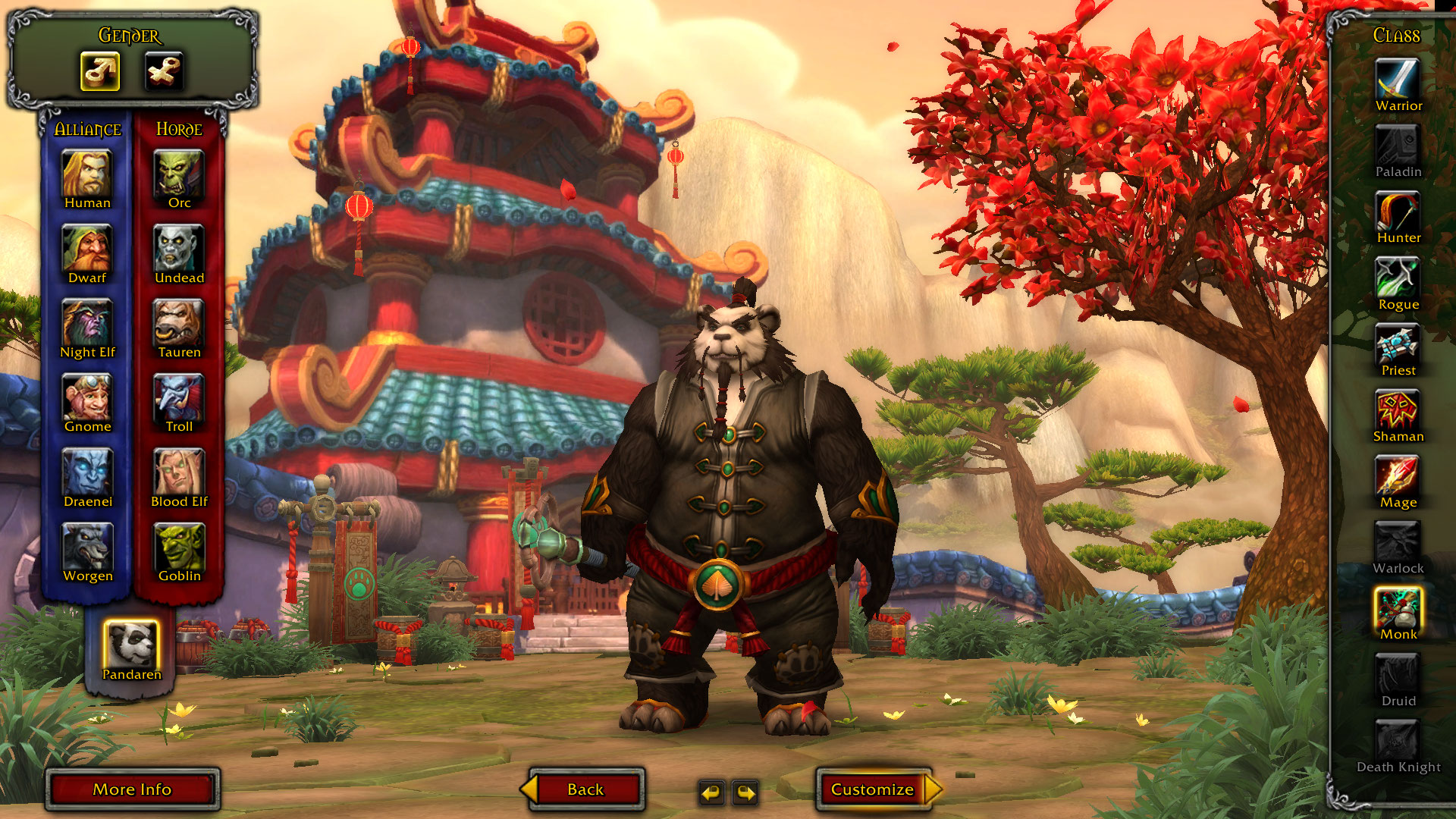Image resolution: width=1456 pixels, height=819 pixels.
Task: Select the male gender symbol
Action: [x=99, y=71]
